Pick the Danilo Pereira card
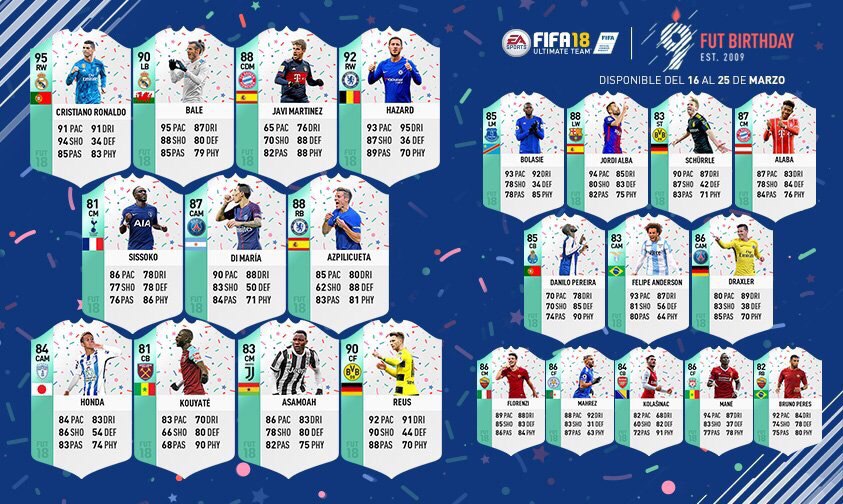This screenshot has height=504, width=843. point(565,272)
